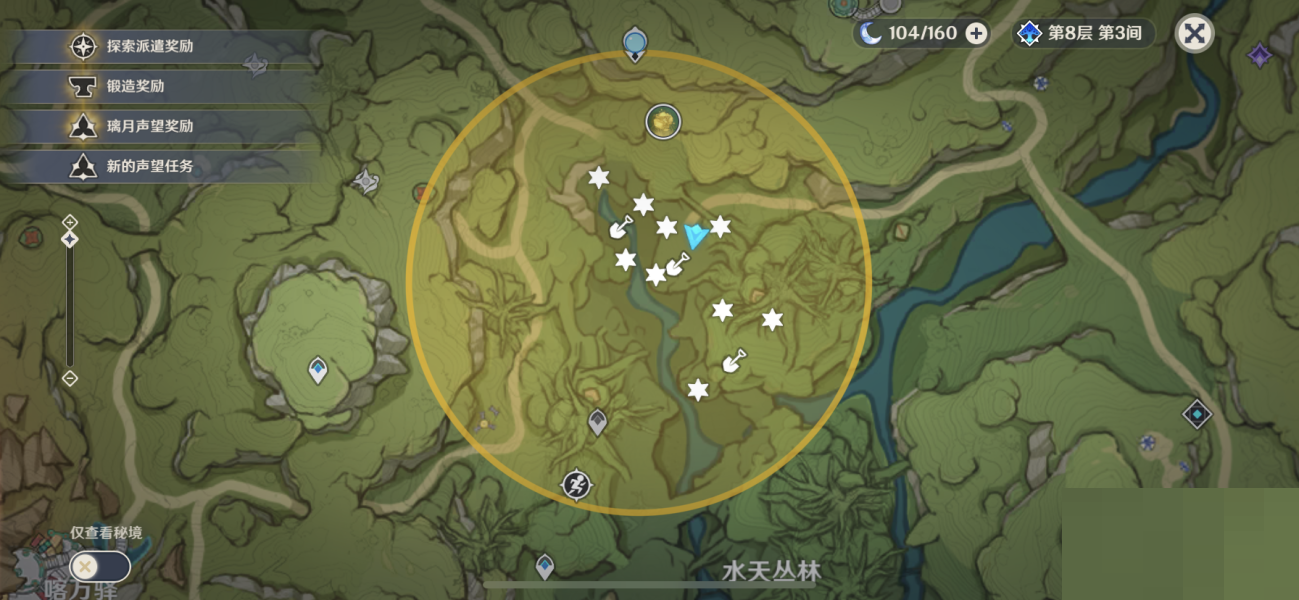Open the 探索派遣奖励 reminder

[150, 46]
